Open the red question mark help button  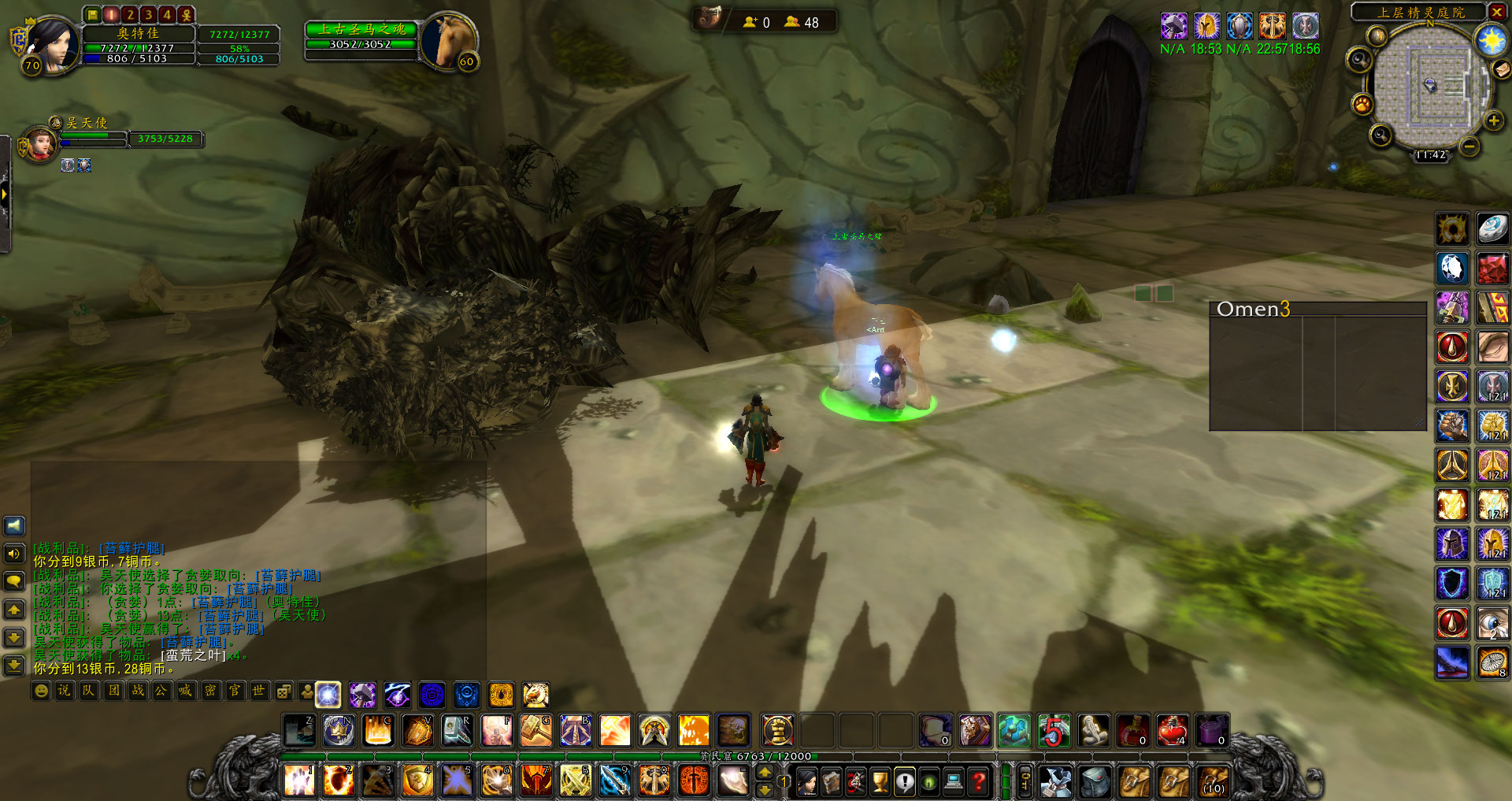[x=979, y=781]
